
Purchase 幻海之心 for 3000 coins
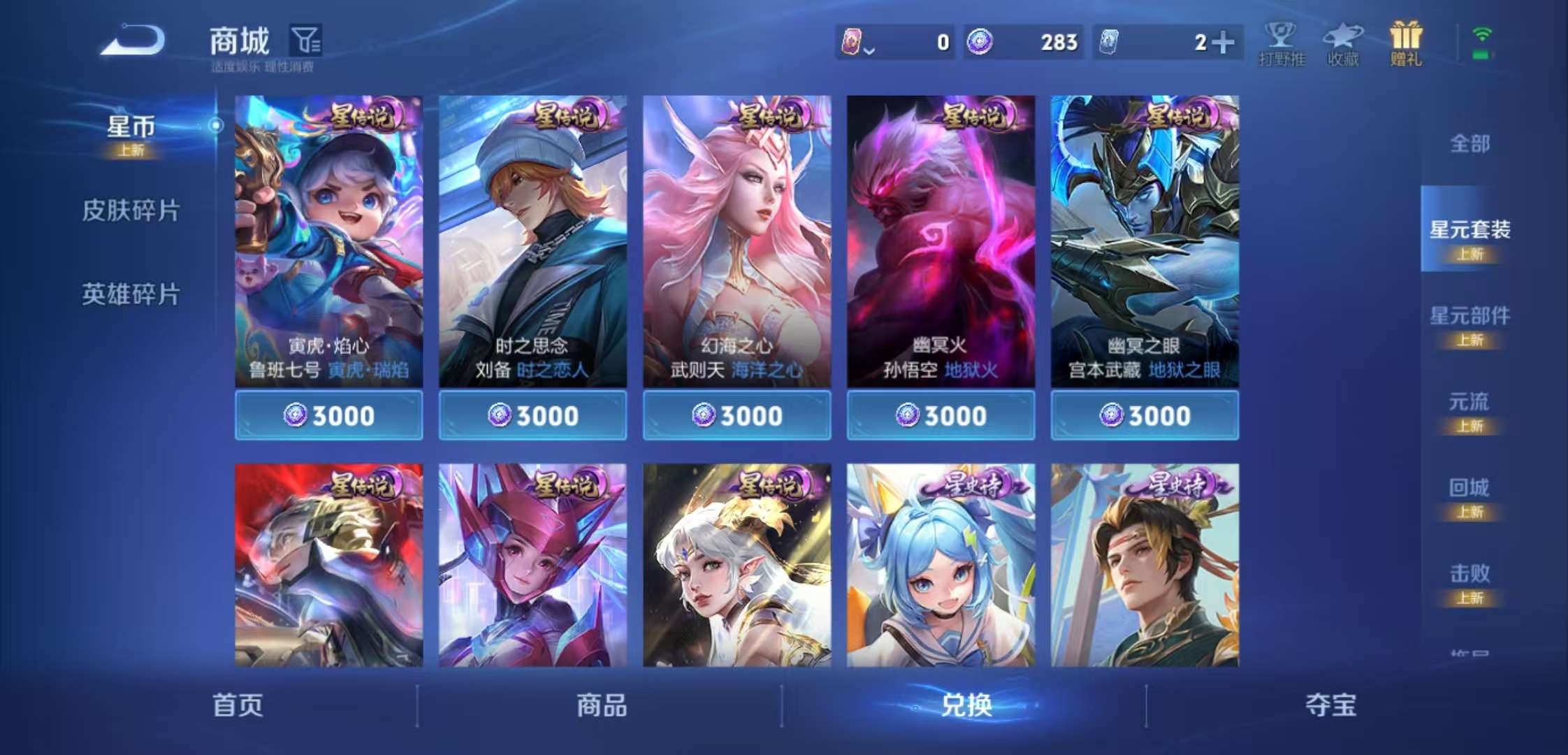(x=735, y=415)
